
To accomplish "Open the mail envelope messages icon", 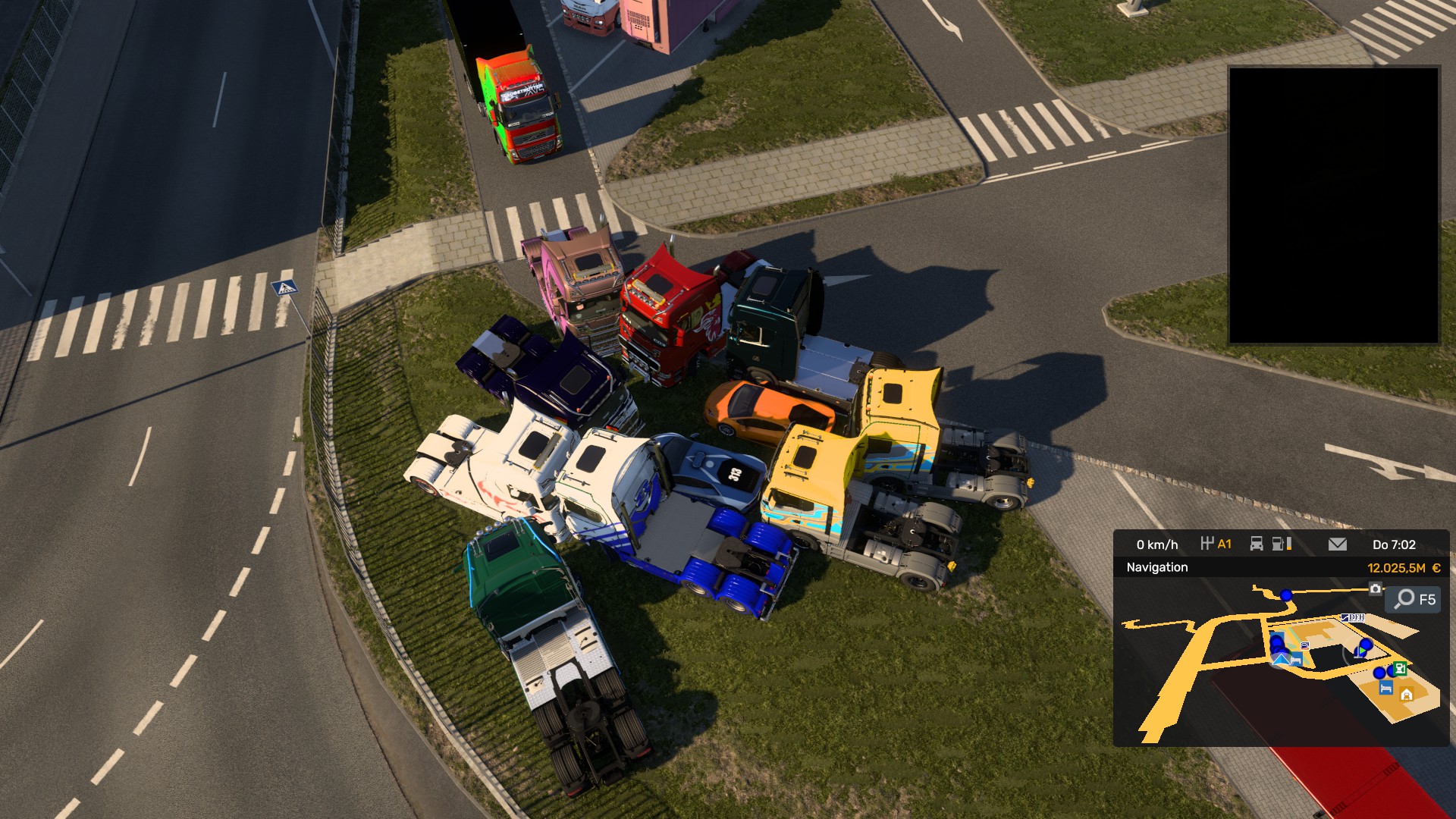I will tap(1338, 544).
